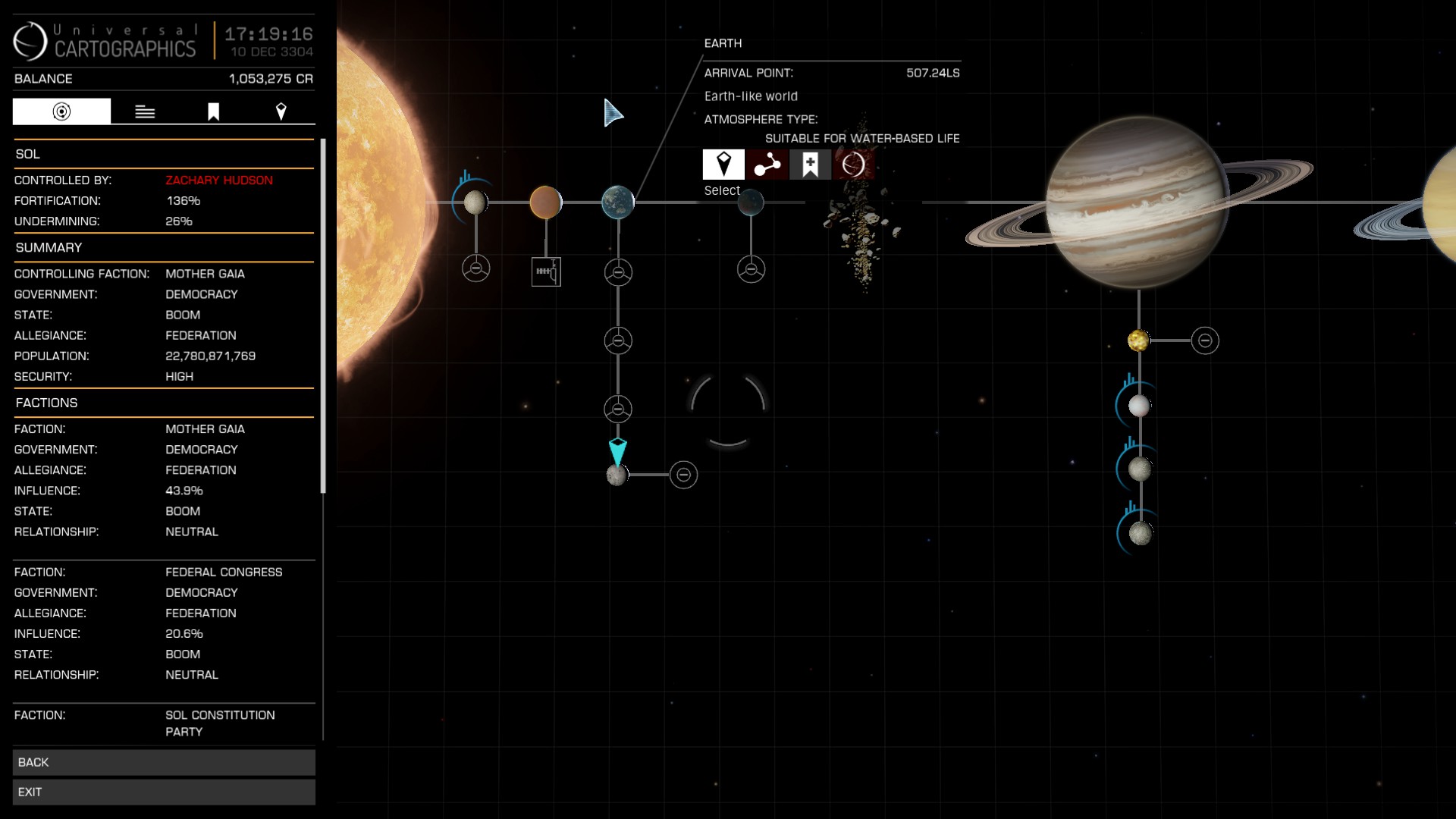Open the location pin tab
1456x819 pixels.
click(281, 111)
